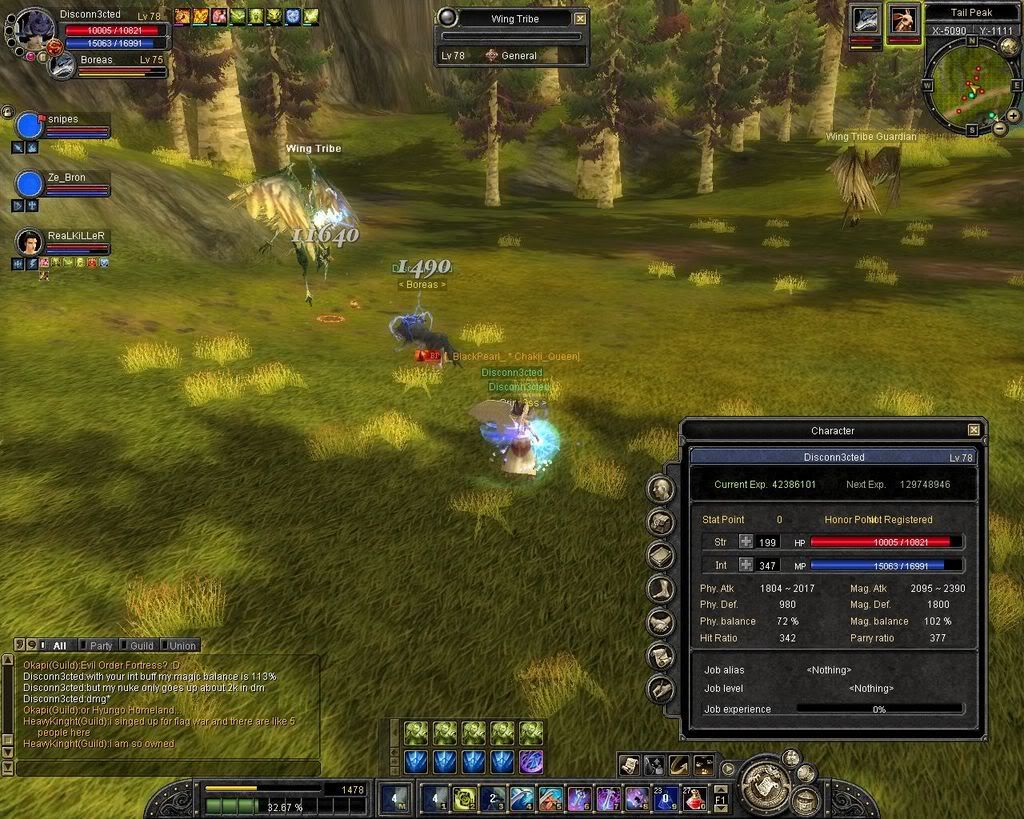
Task: Zoom in on the minimap
Action: tap(1012, 116)
